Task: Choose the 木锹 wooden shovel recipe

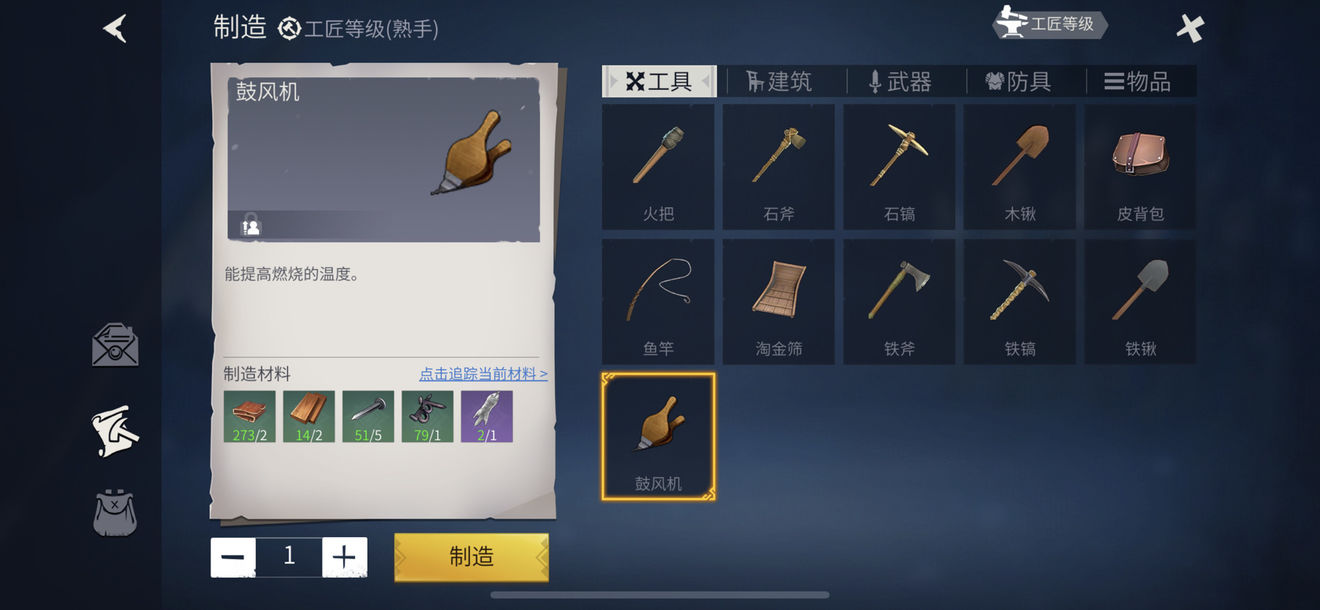Action: coord(1020,167)
